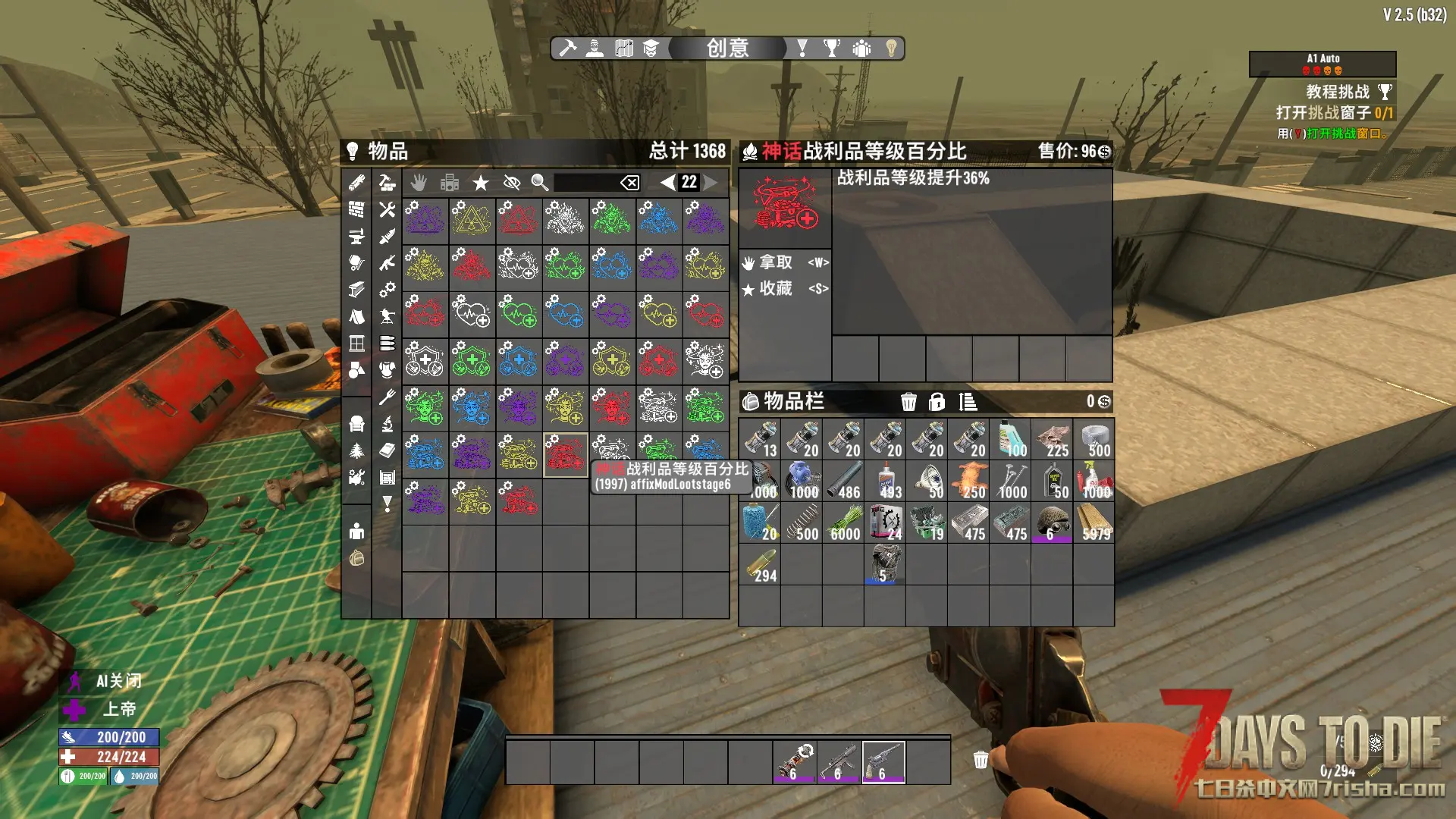Sort the inventory with the sort button
Image resolution: width=1456 pixels, height=819 pixels.
tap(968, 402)
